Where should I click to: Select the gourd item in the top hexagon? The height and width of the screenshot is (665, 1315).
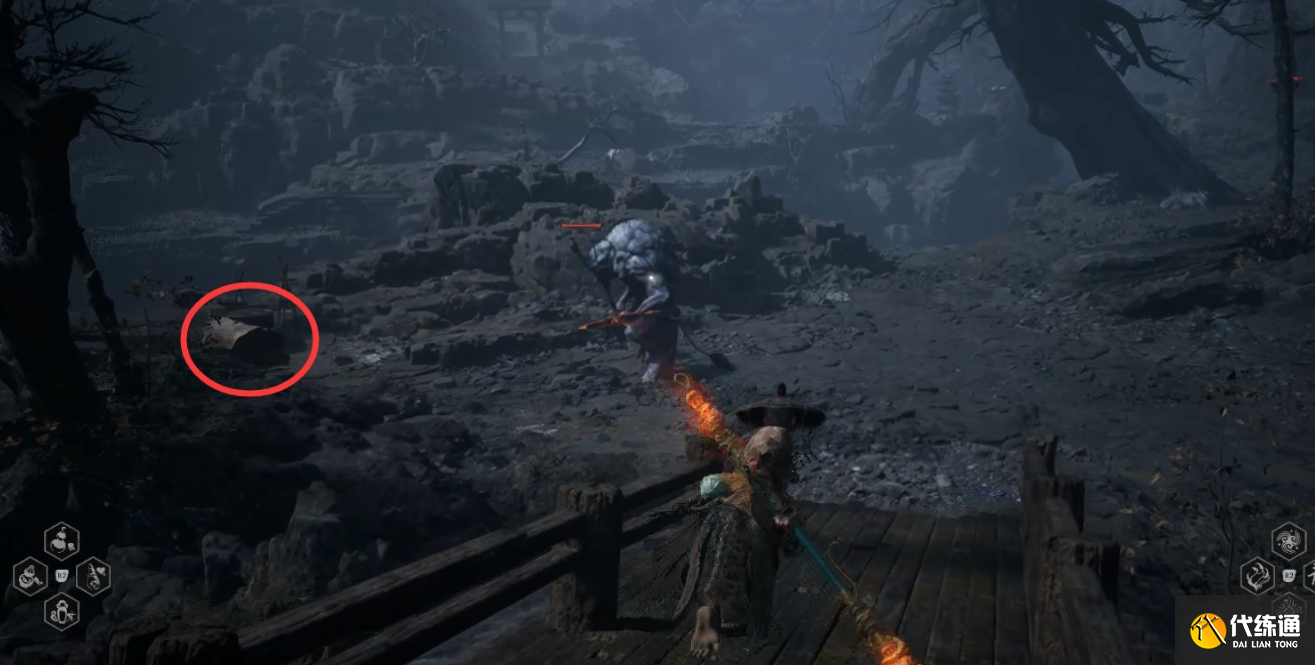(x=62, y=541)
